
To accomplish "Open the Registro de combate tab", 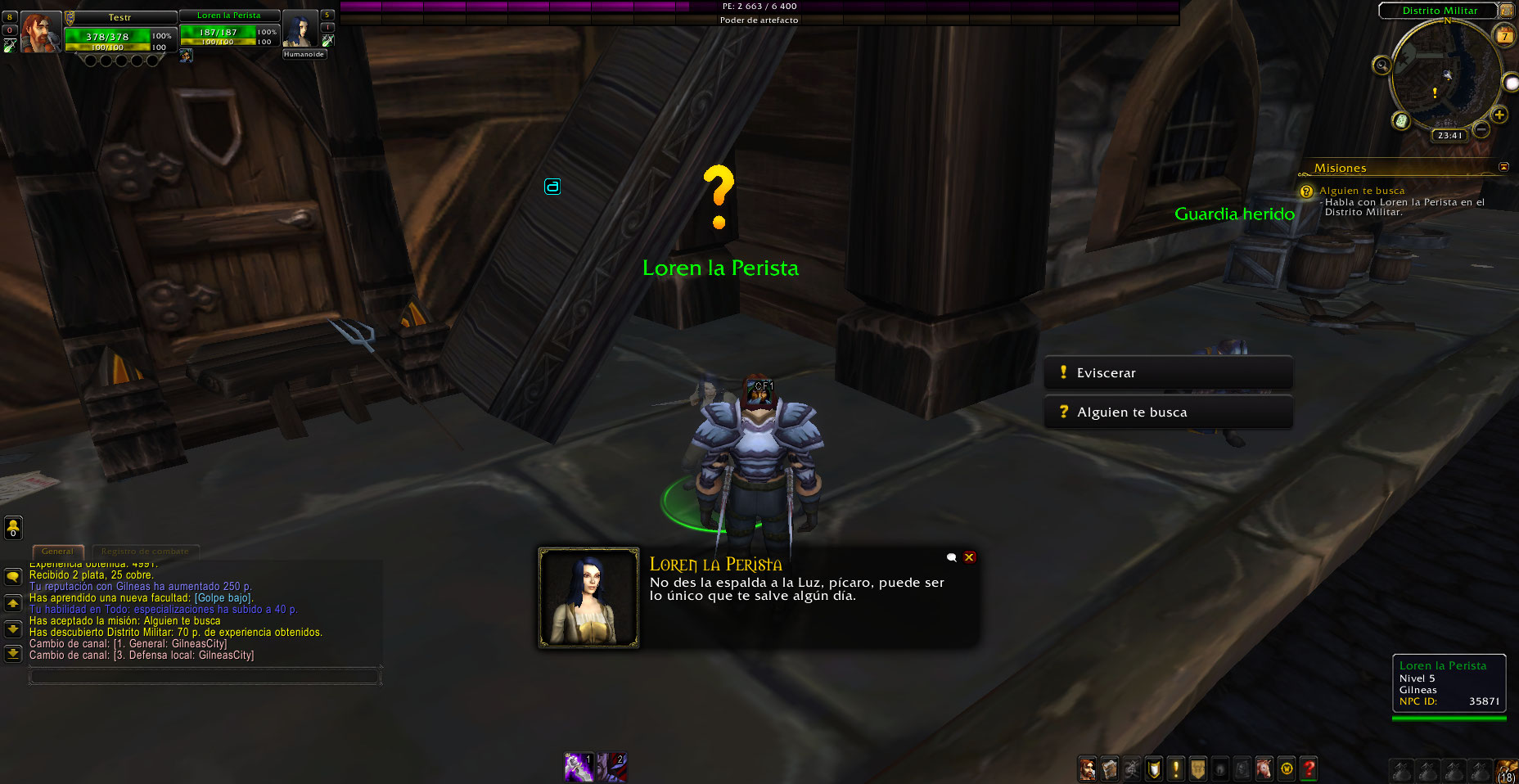I will (145, 552).
